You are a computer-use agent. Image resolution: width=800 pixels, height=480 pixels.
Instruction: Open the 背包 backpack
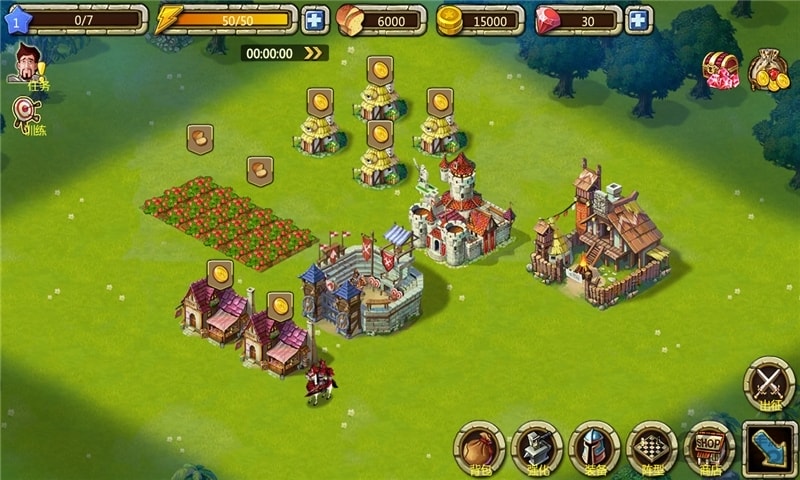(480, 446)
